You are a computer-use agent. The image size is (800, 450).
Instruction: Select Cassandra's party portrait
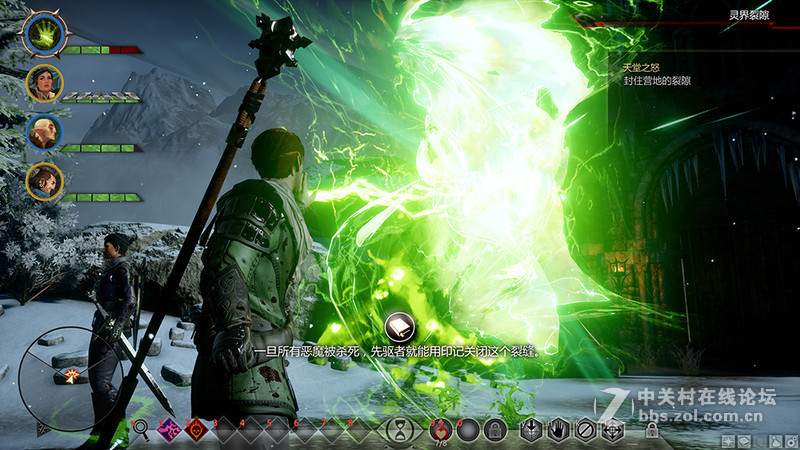pyautogui.click(x=45, y=83)
